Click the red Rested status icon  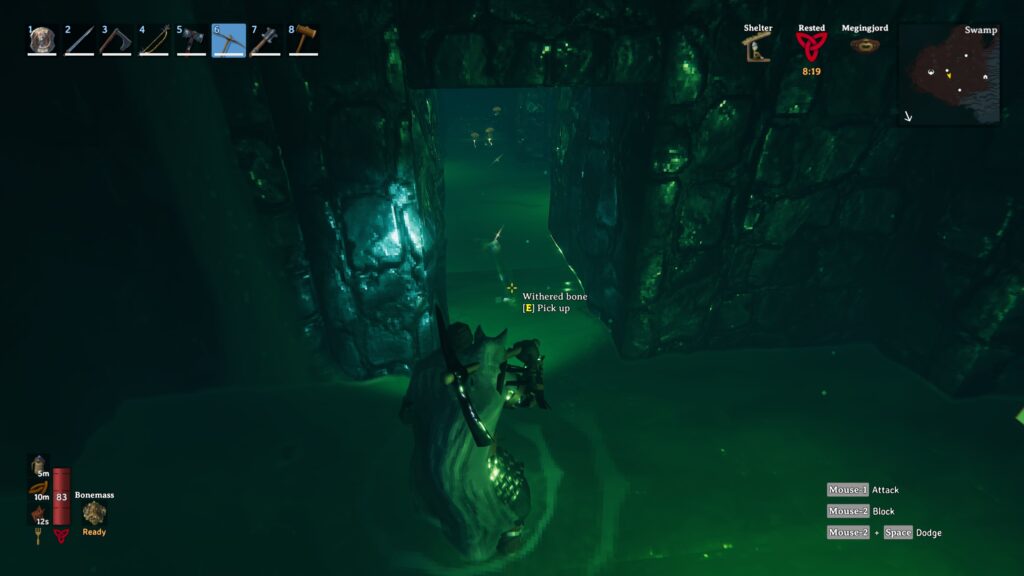pos(811,46)
